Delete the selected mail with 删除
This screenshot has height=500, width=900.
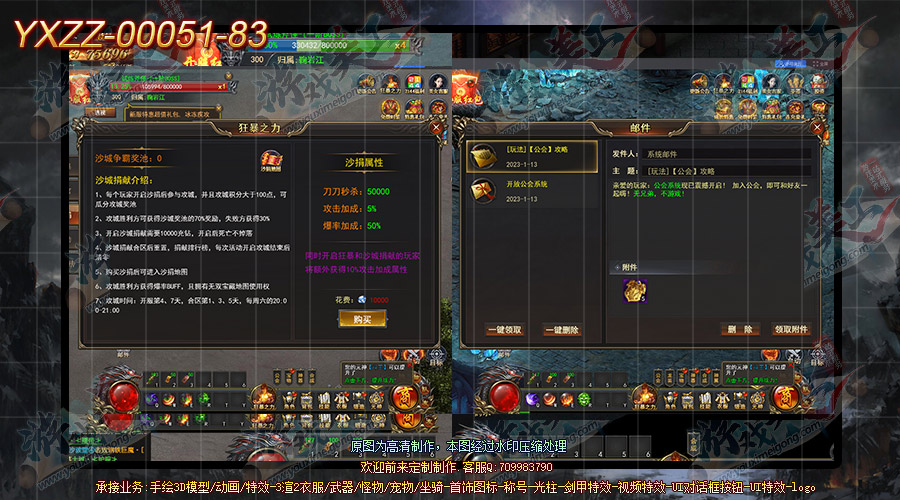pyautogui.click(x=740, y=329)
